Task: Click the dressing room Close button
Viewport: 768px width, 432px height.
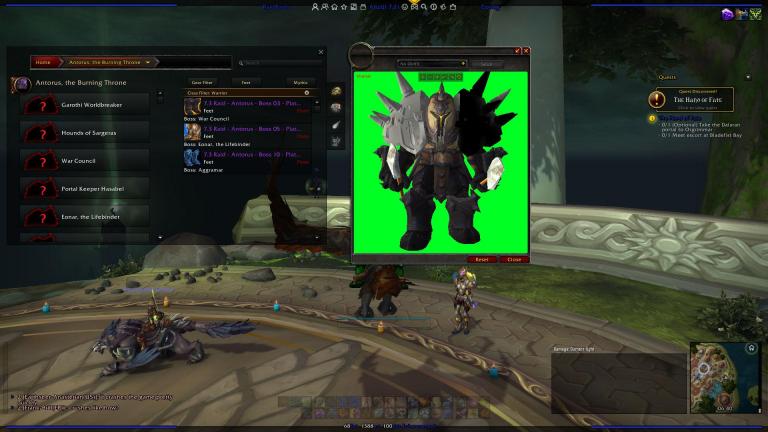Action: pyautogui.click(x=513, y=259)
